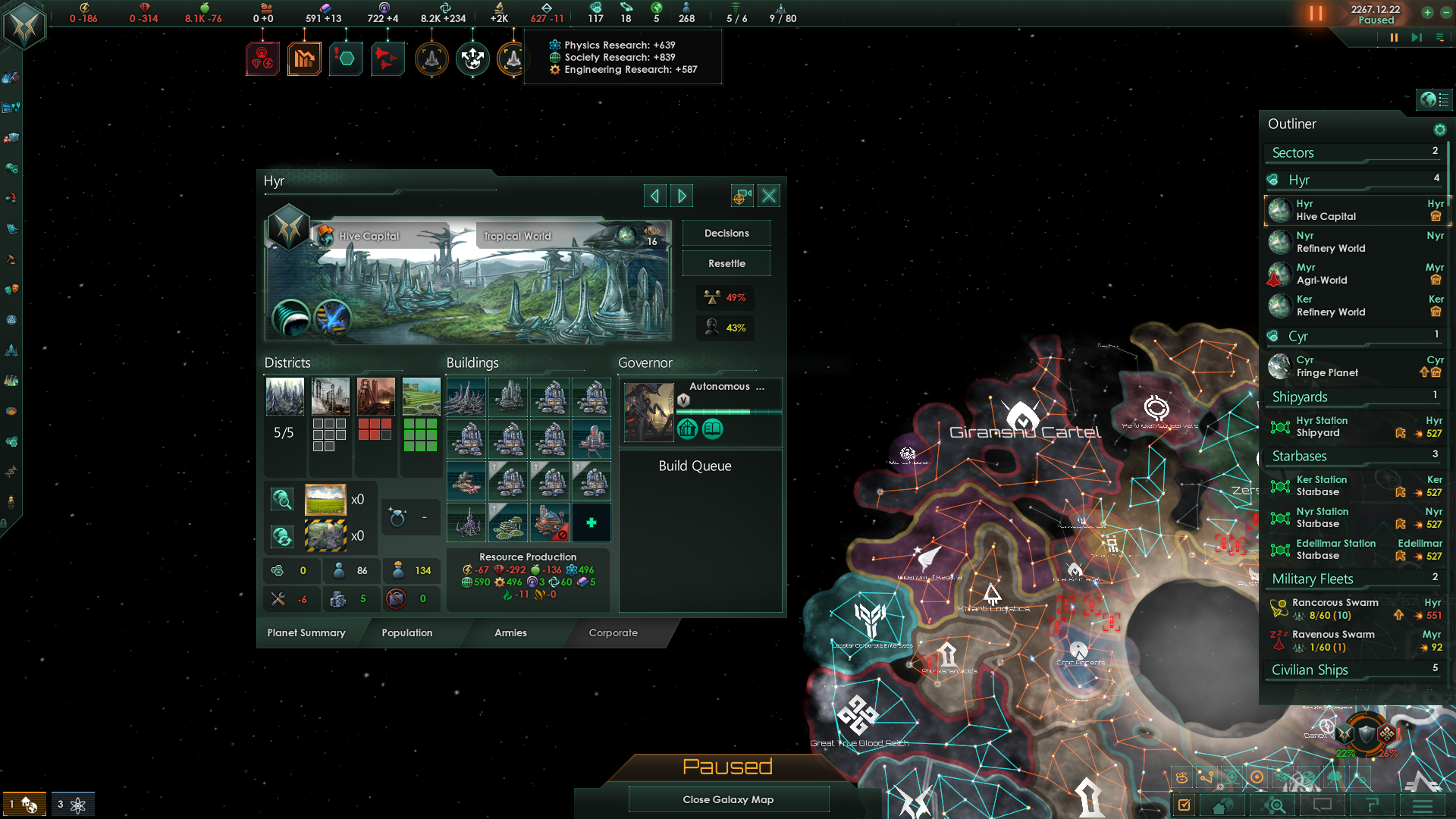This screenshot has width=1456, height=819.
Task: Switch to the Corporate tab
Action: [x=613, y=633]
